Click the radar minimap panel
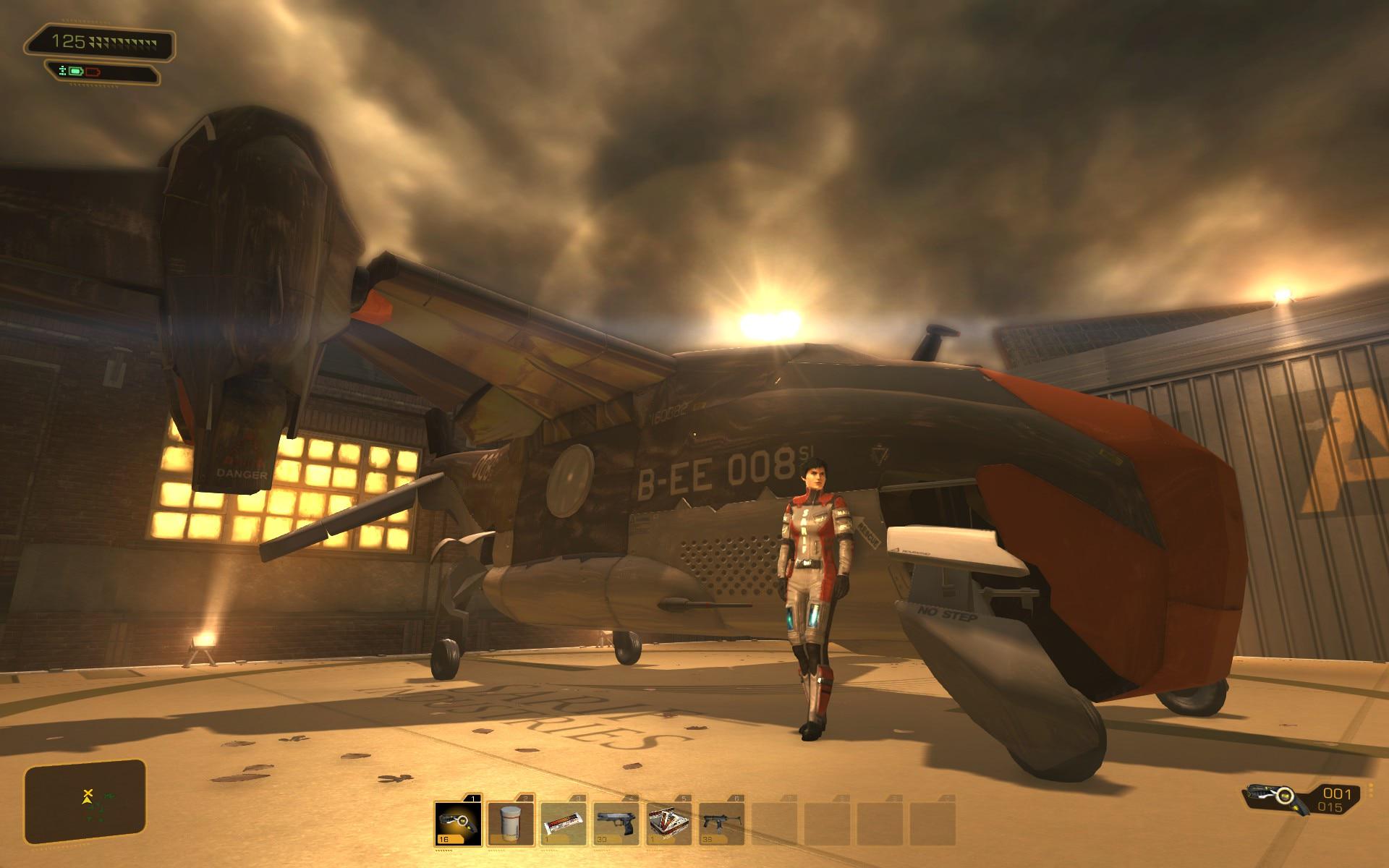Screen dimensions: 1389x868 (x=85, y=802)
